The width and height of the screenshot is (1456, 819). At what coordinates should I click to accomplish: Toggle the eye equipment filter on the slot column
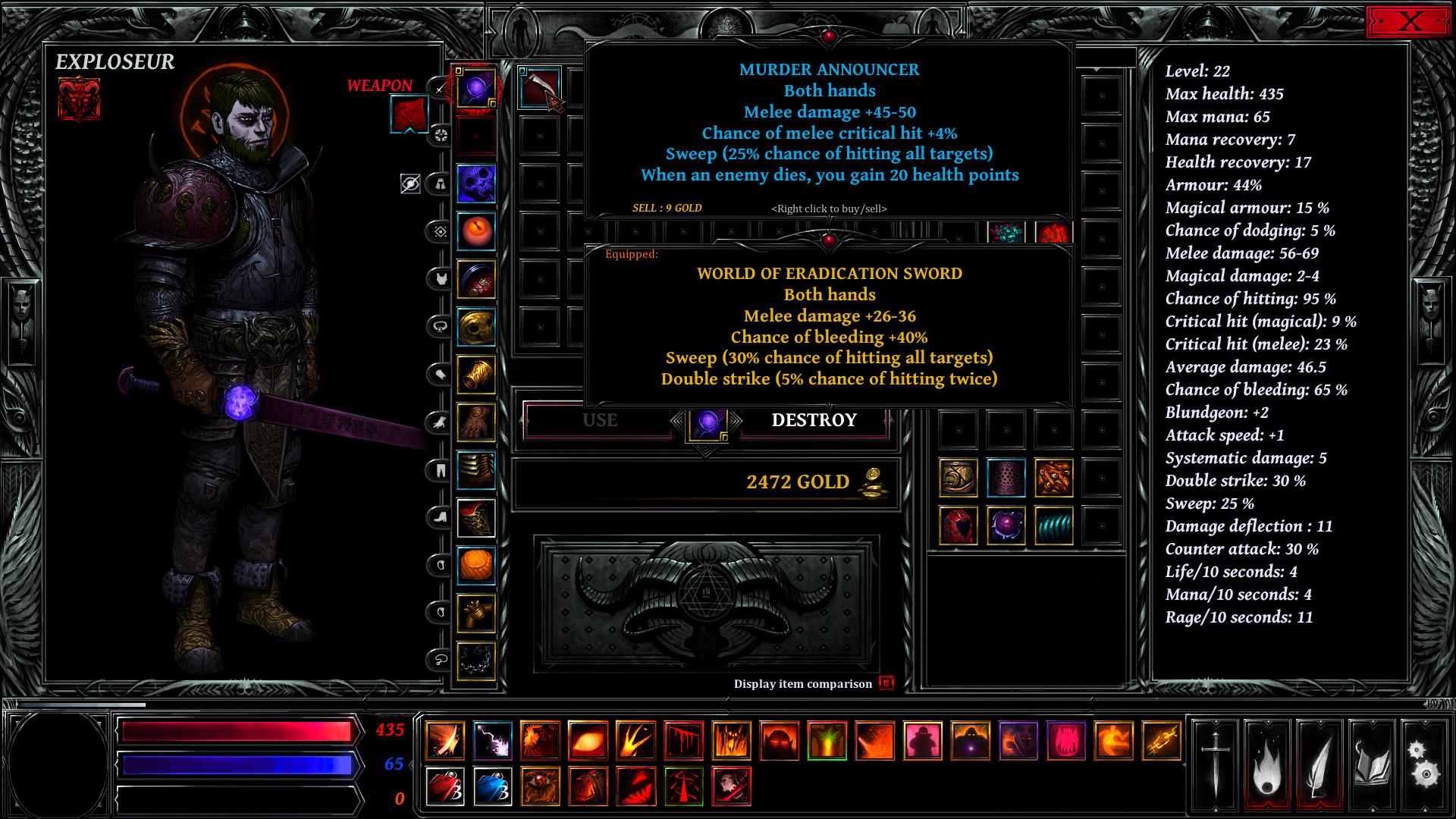click(x=409, y=182)
